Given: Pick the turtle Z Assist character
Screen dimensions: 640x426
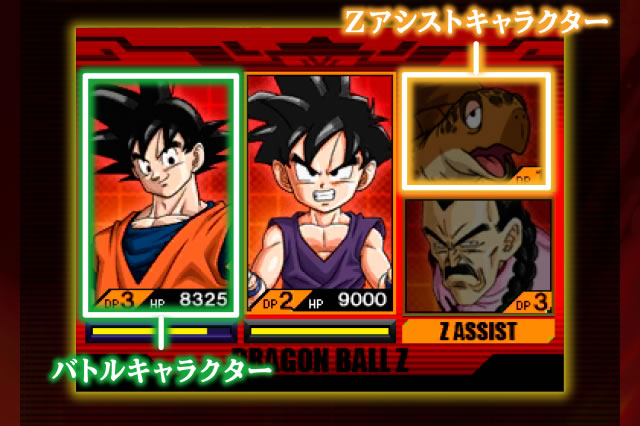Looking at the screenshot, I should pyautogui.click(x=476, y=130).
